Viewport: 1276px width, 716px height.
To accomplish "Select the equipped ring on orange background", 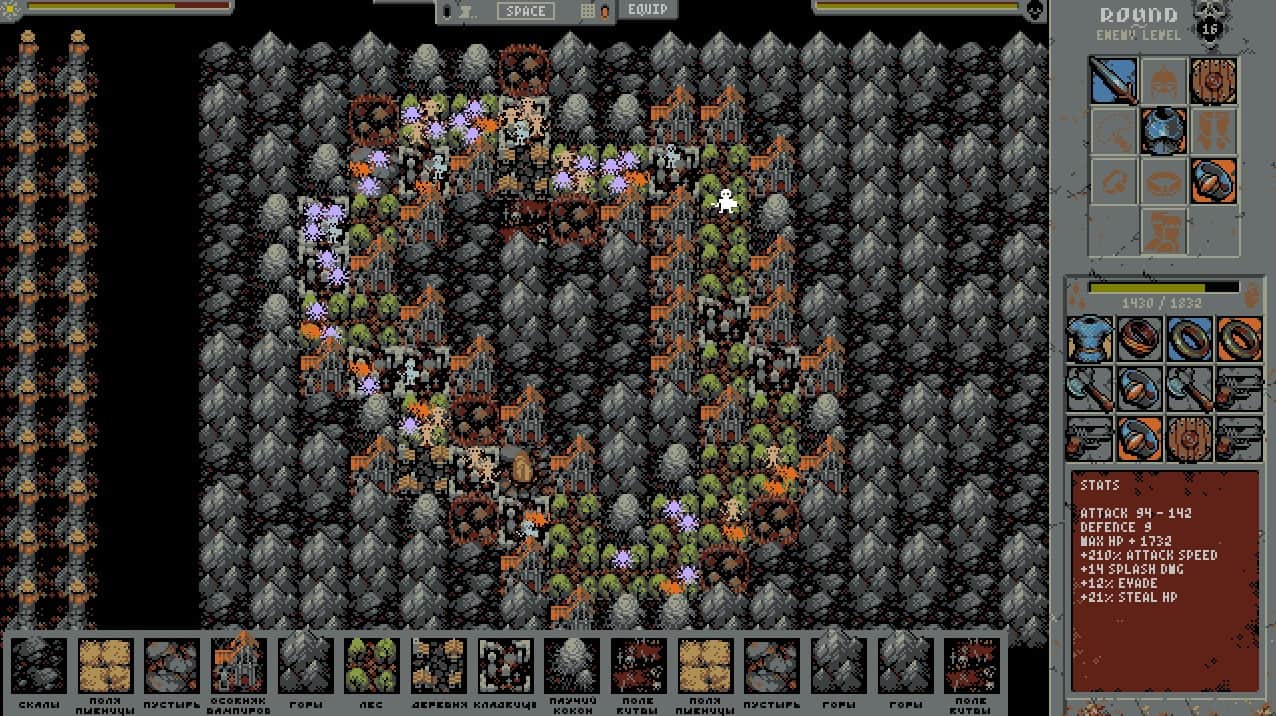I will [1214, 181].
